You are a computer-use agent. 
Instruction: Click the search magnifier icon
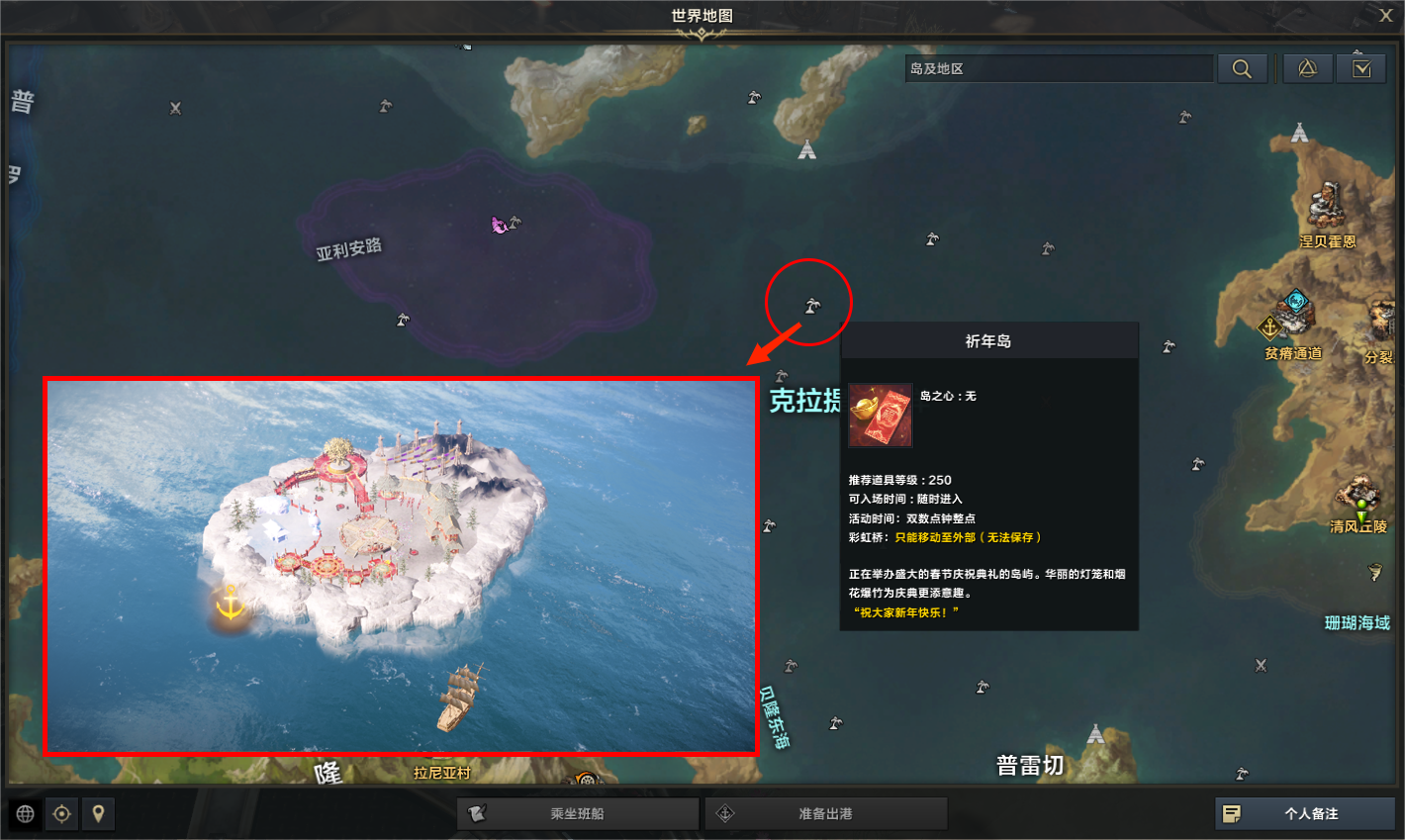1243,68
